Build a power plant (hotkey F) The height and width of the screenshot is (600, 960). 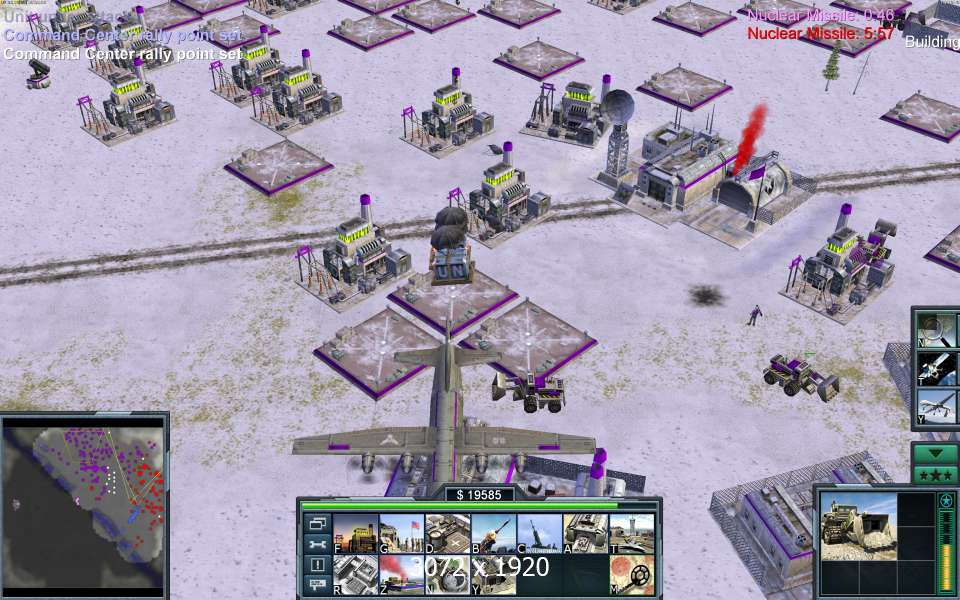(x=355, y=533)
